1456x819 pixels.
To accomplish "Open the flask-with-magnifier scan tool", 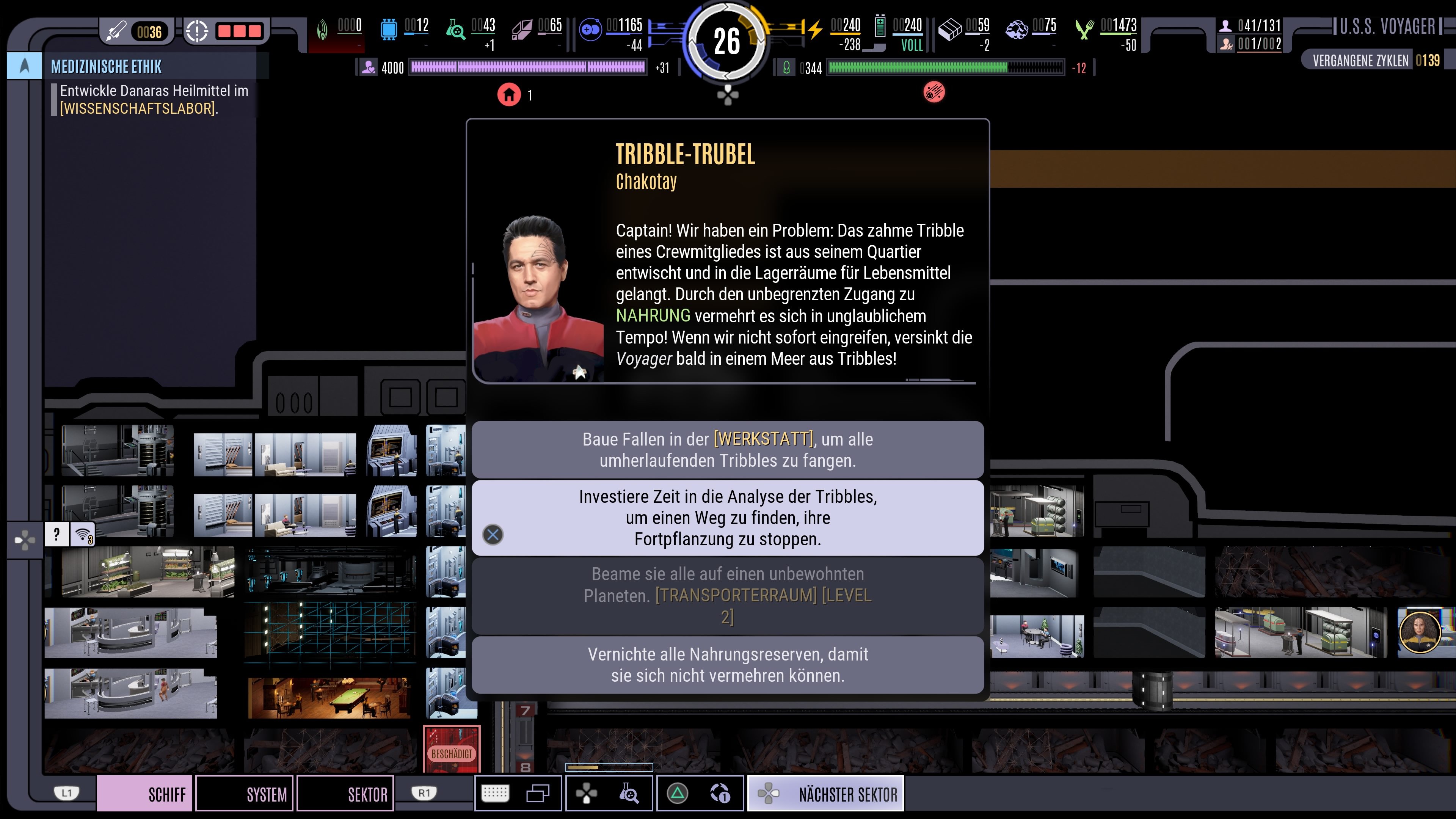I will [x=629, y=793].
